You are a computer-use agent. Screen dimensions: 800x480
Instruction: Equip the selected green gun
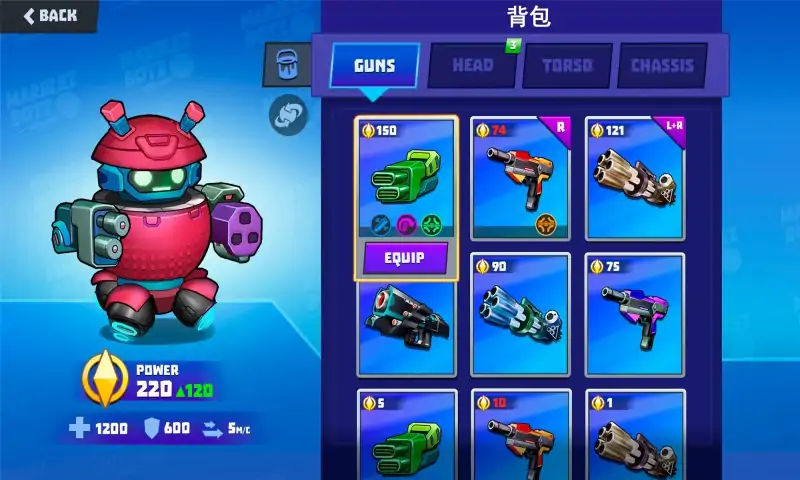(406, 258)
